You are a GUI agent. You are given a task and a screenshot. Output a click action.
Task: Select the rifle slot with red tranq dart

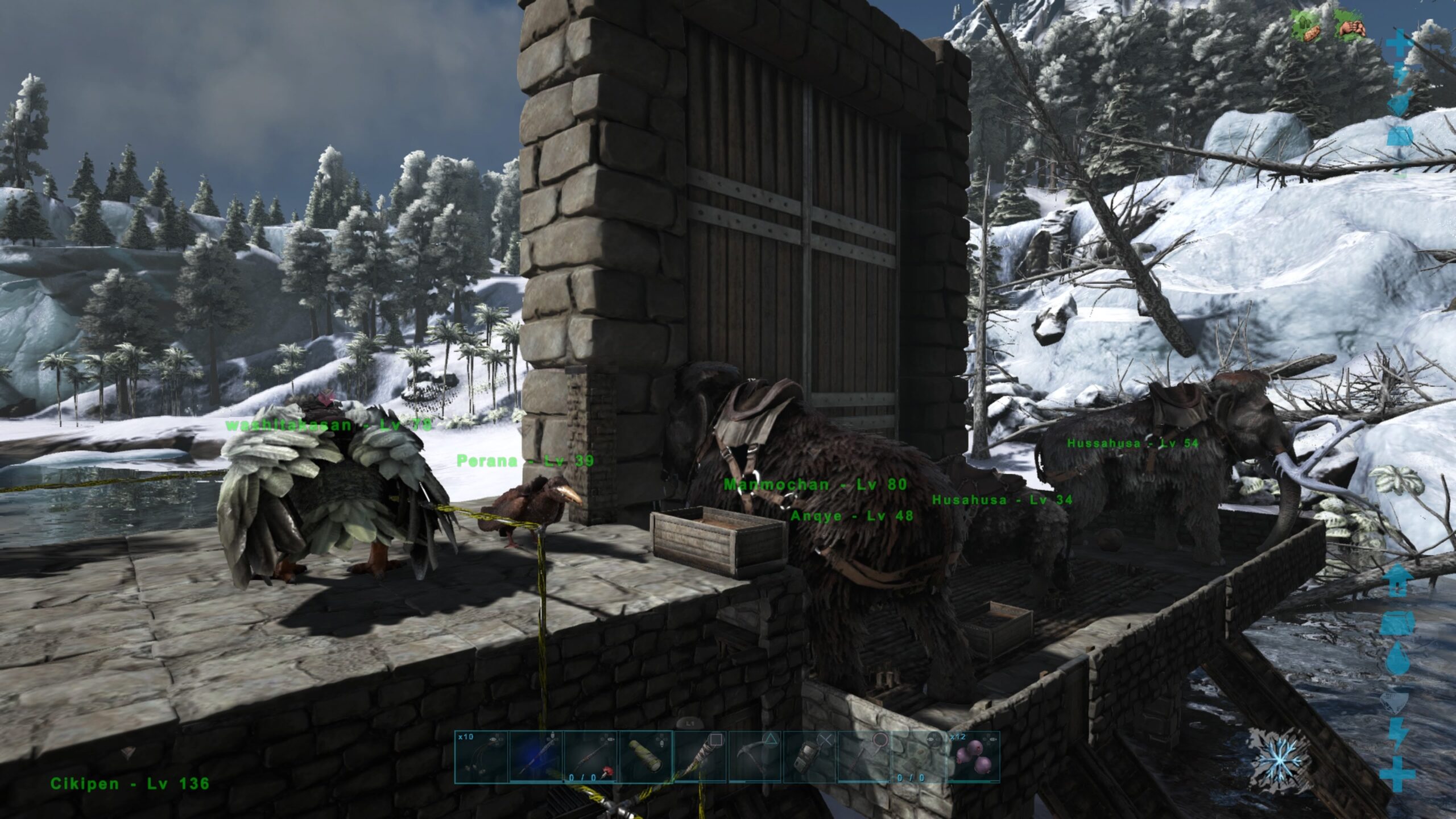point(590,757)
